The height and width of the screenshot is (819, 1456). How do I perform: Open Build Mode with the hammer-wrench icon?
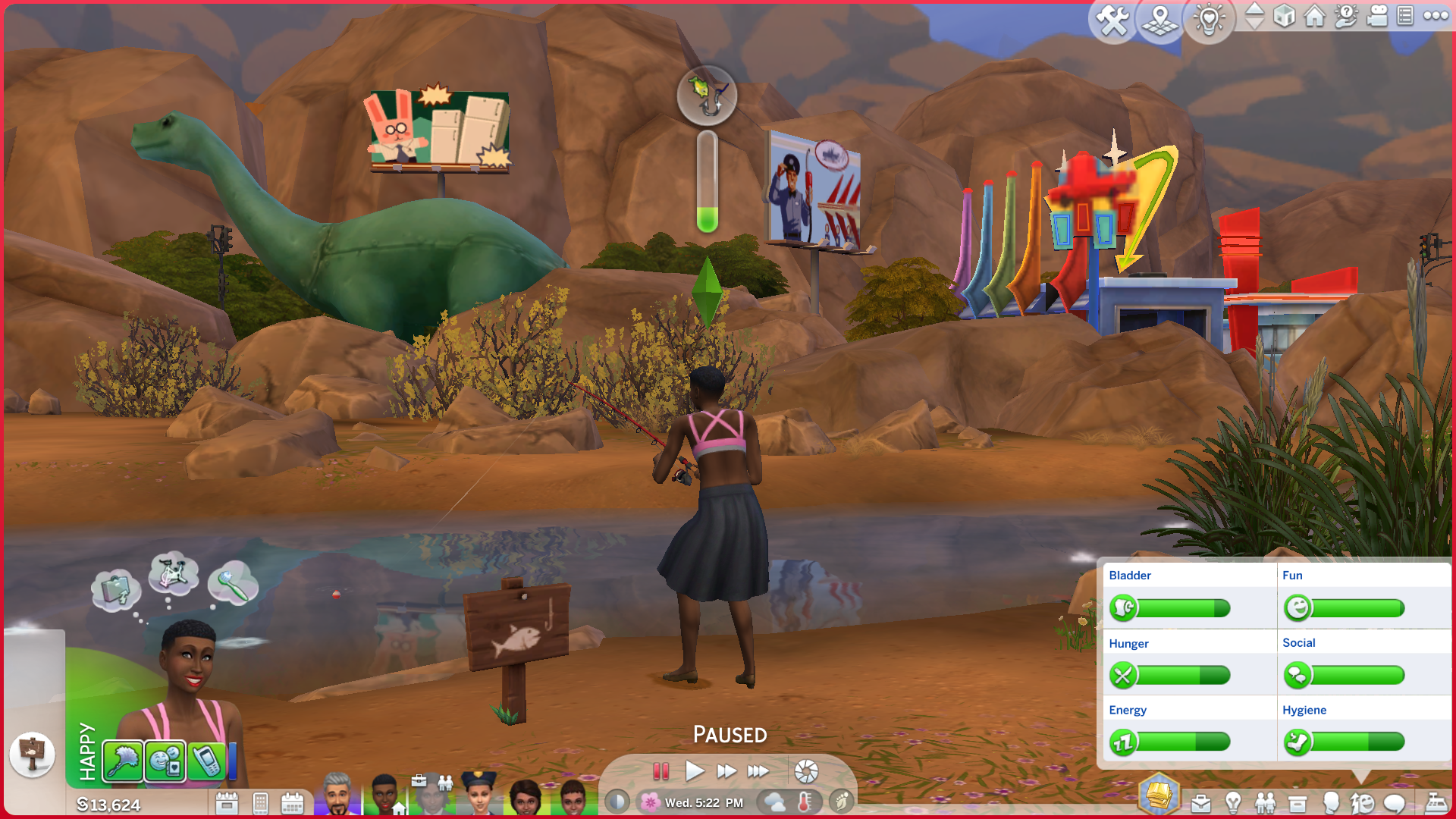point(1112,20)
